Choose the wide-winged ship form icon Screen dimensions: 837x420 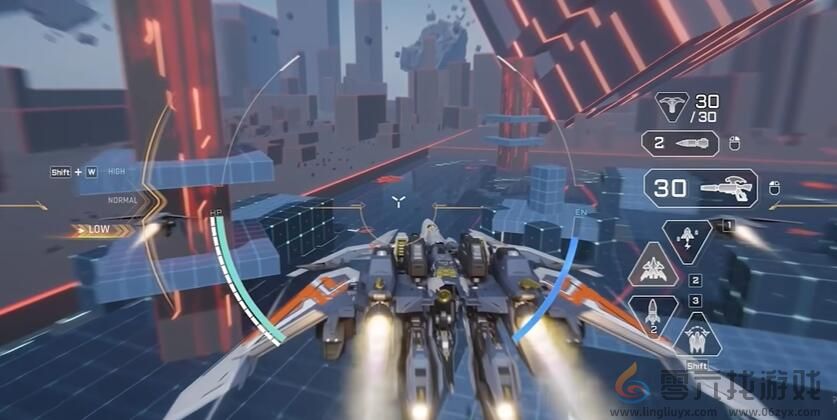point(651,269)
